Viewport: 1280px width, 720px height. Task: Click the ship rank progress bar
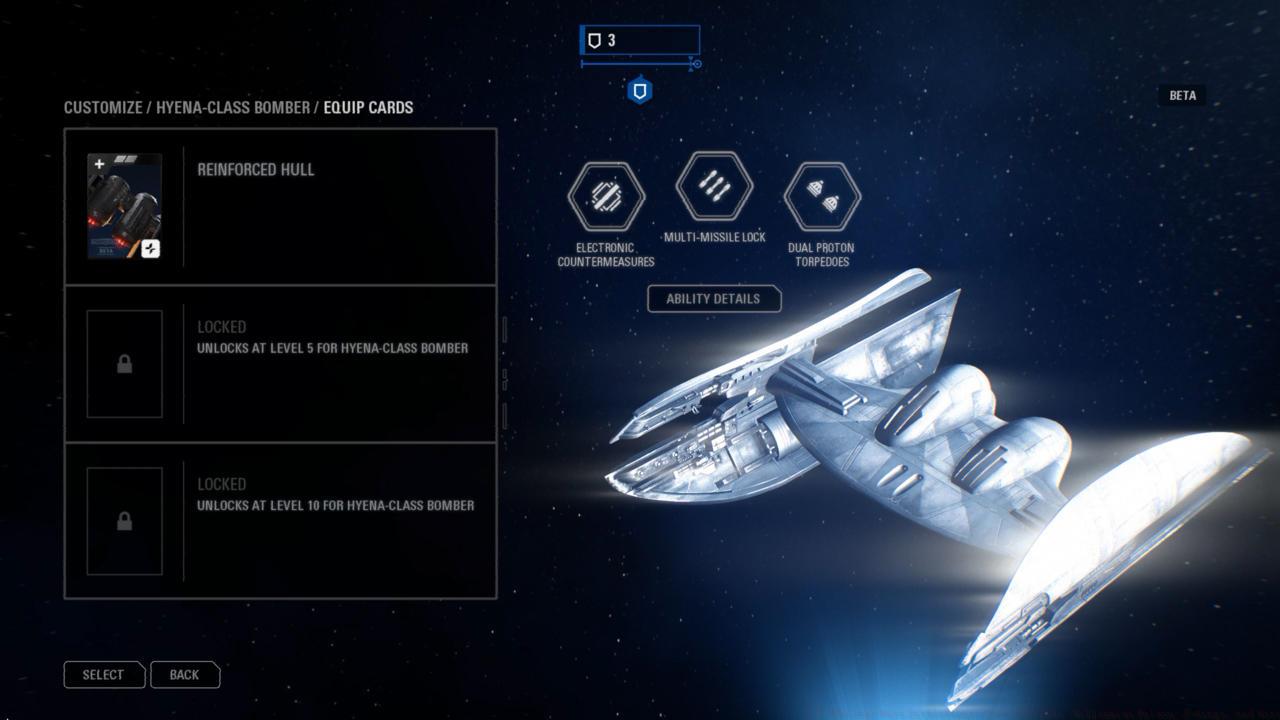coord(637,63)
